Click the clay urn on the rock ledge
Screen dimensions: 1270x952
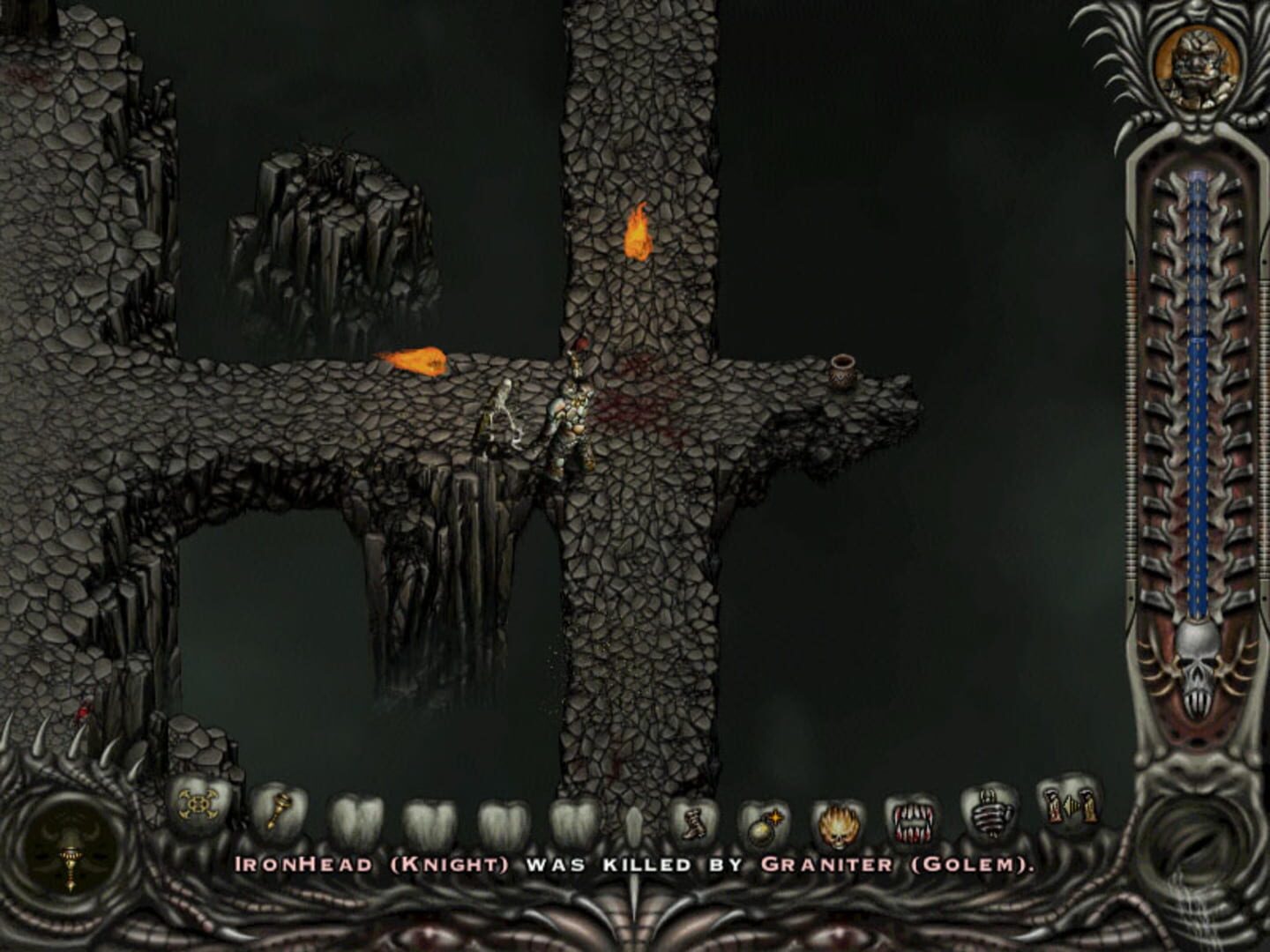(842, 370)
